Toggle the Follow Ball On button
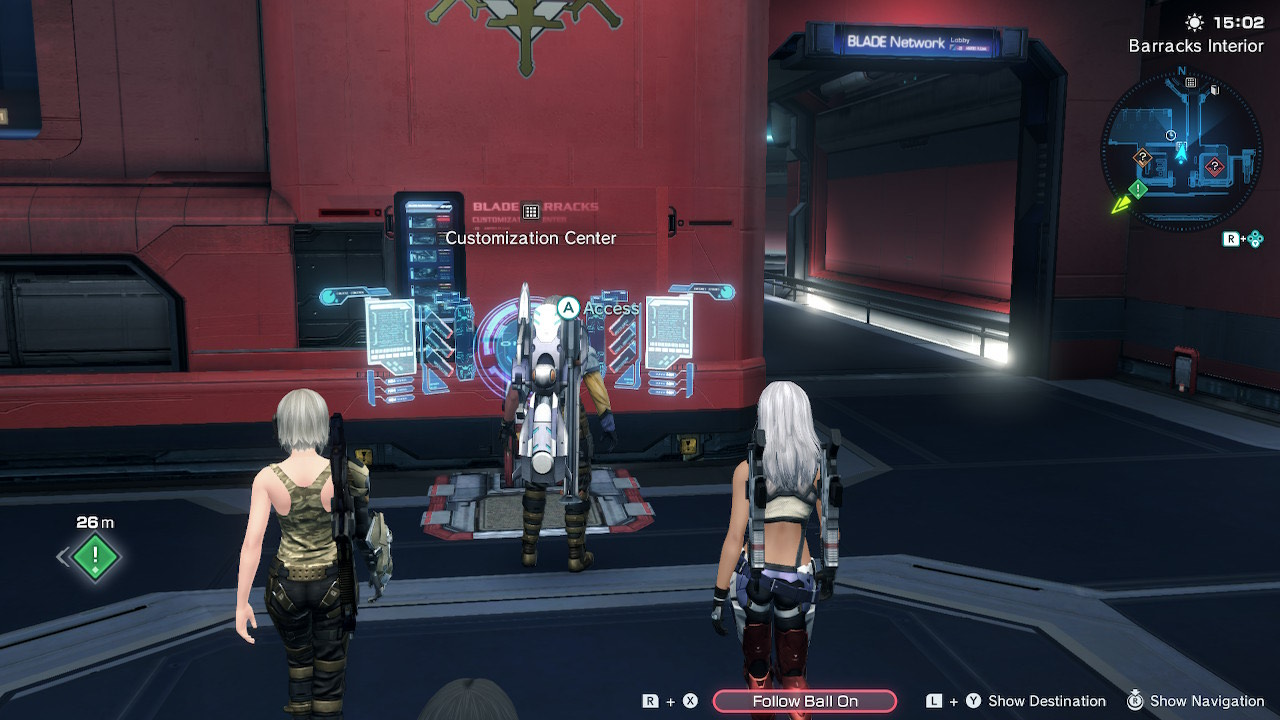The image size is (1280, 720). 805,701
